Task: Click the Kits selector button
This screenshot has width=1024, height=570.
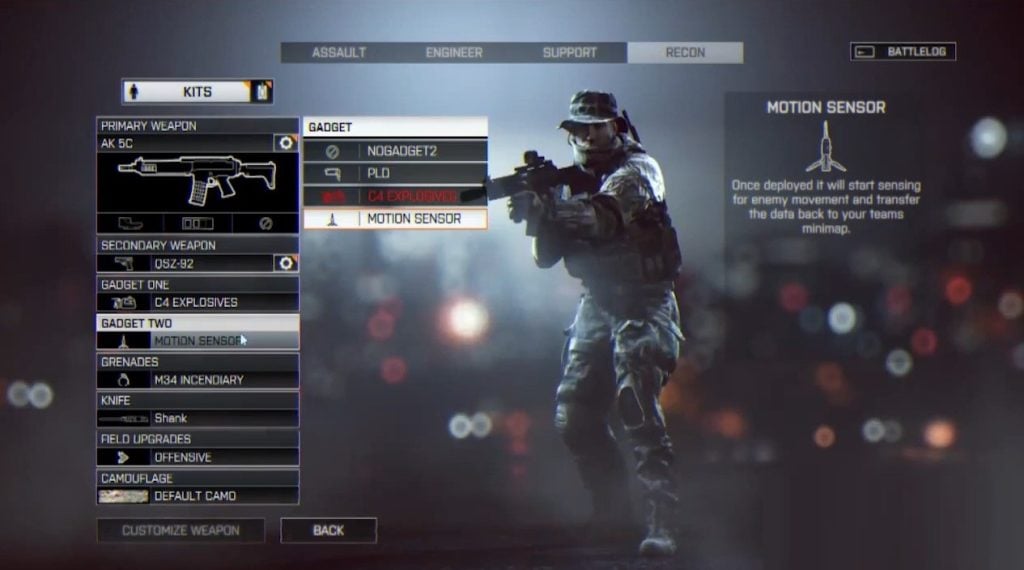Action: click(197, 92)
